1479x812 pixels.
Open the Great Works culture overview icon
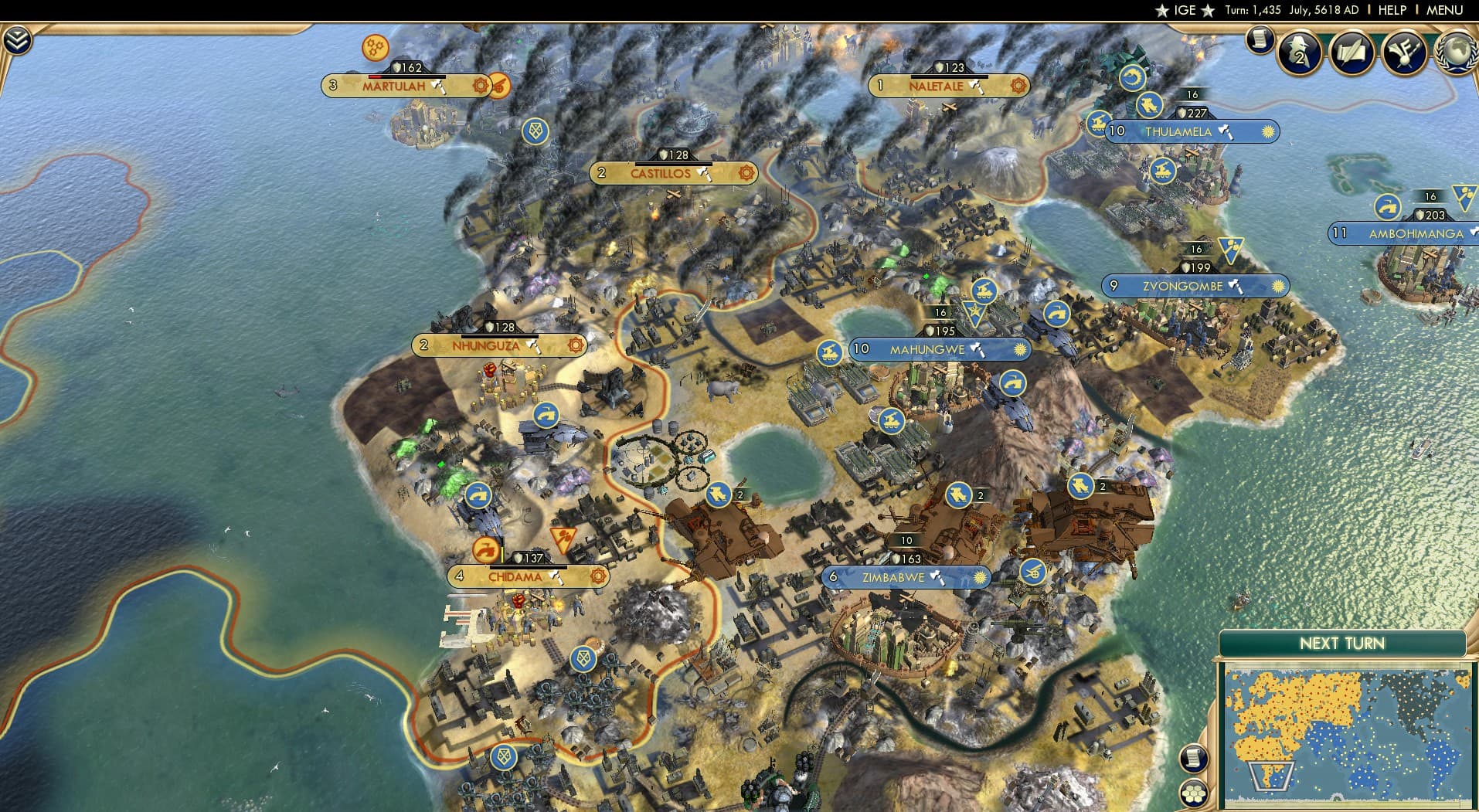[x=1355, y=53]
